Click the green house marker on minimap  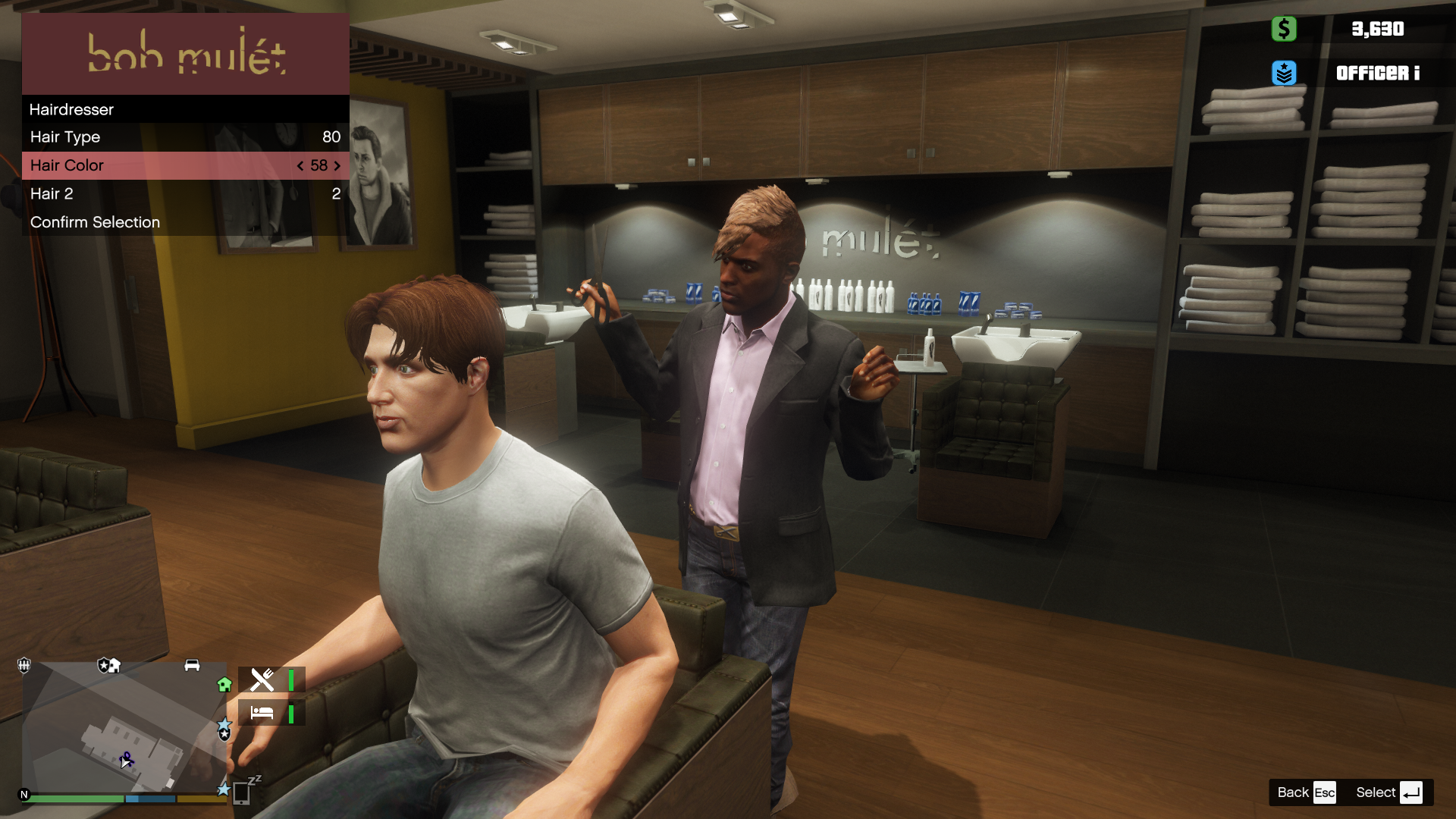coord(224,685)
